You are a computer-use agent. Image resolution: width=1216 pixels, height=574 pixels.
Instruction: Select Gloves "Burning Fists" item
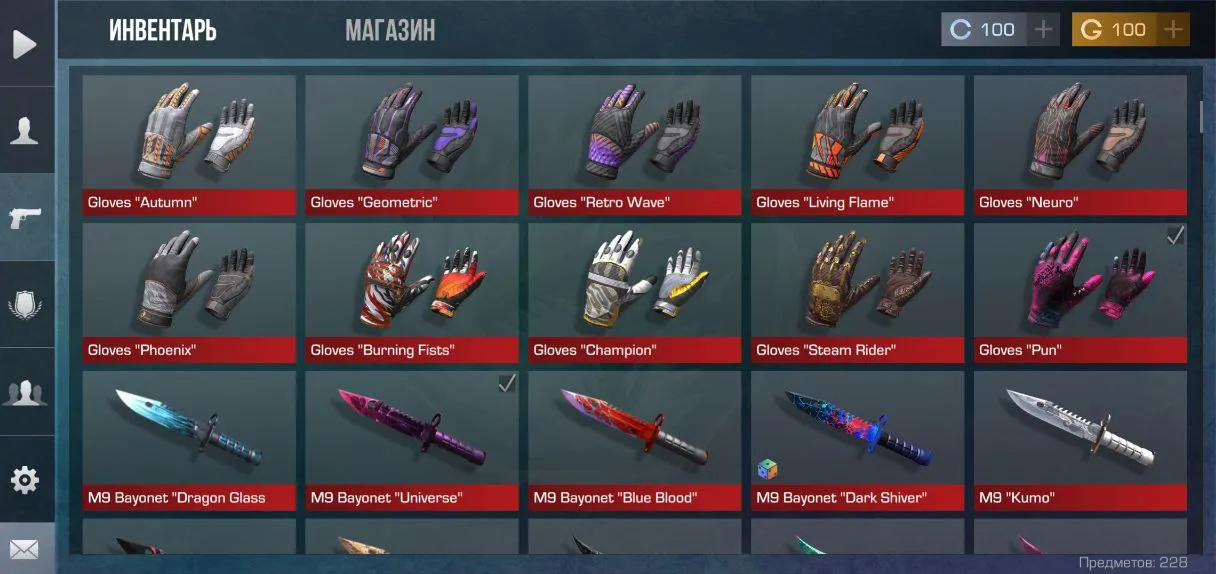(412, 293)
